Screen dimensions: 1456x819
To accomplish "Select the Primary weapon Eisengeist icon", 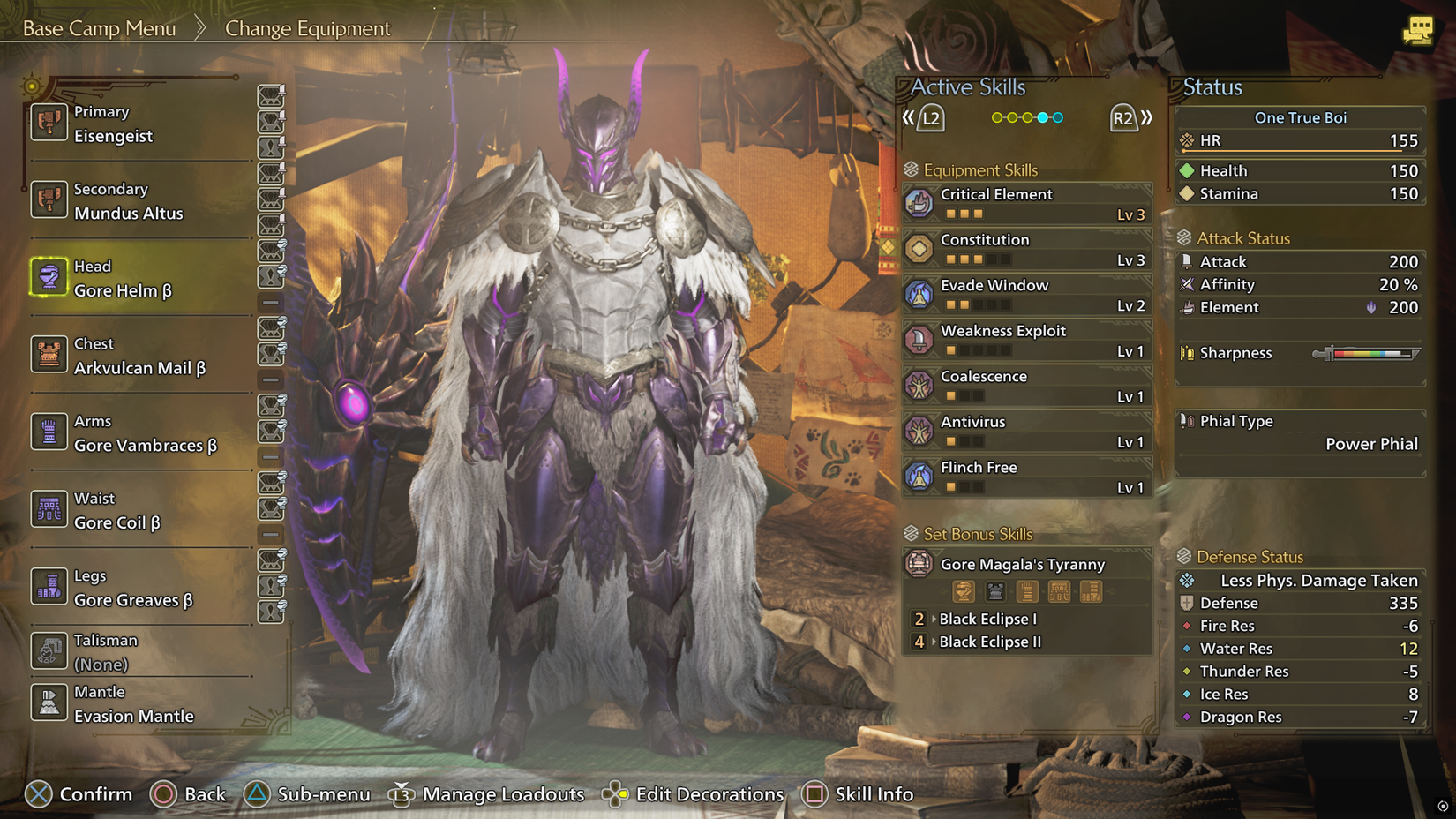I will pos(49,124).
